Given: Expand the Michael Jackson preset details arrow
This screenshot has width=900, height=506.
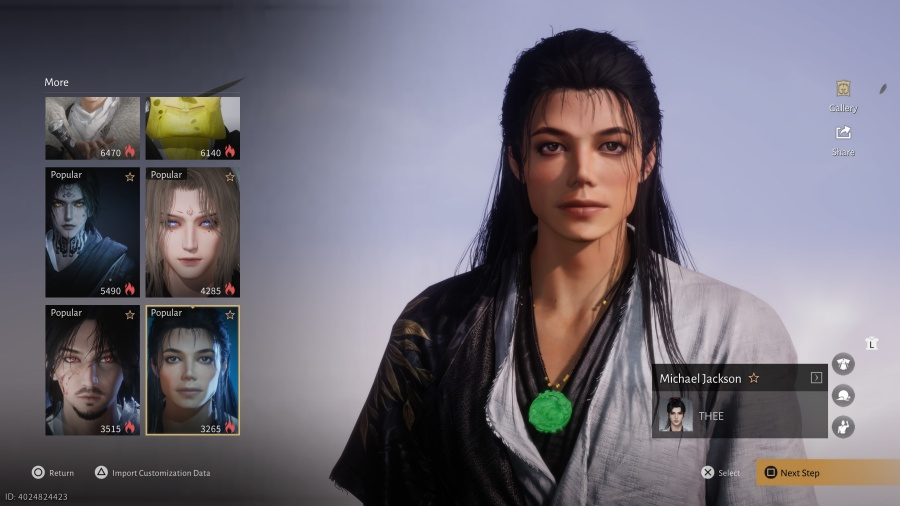Looking at the screenshot, I should (x=816, y=378).
